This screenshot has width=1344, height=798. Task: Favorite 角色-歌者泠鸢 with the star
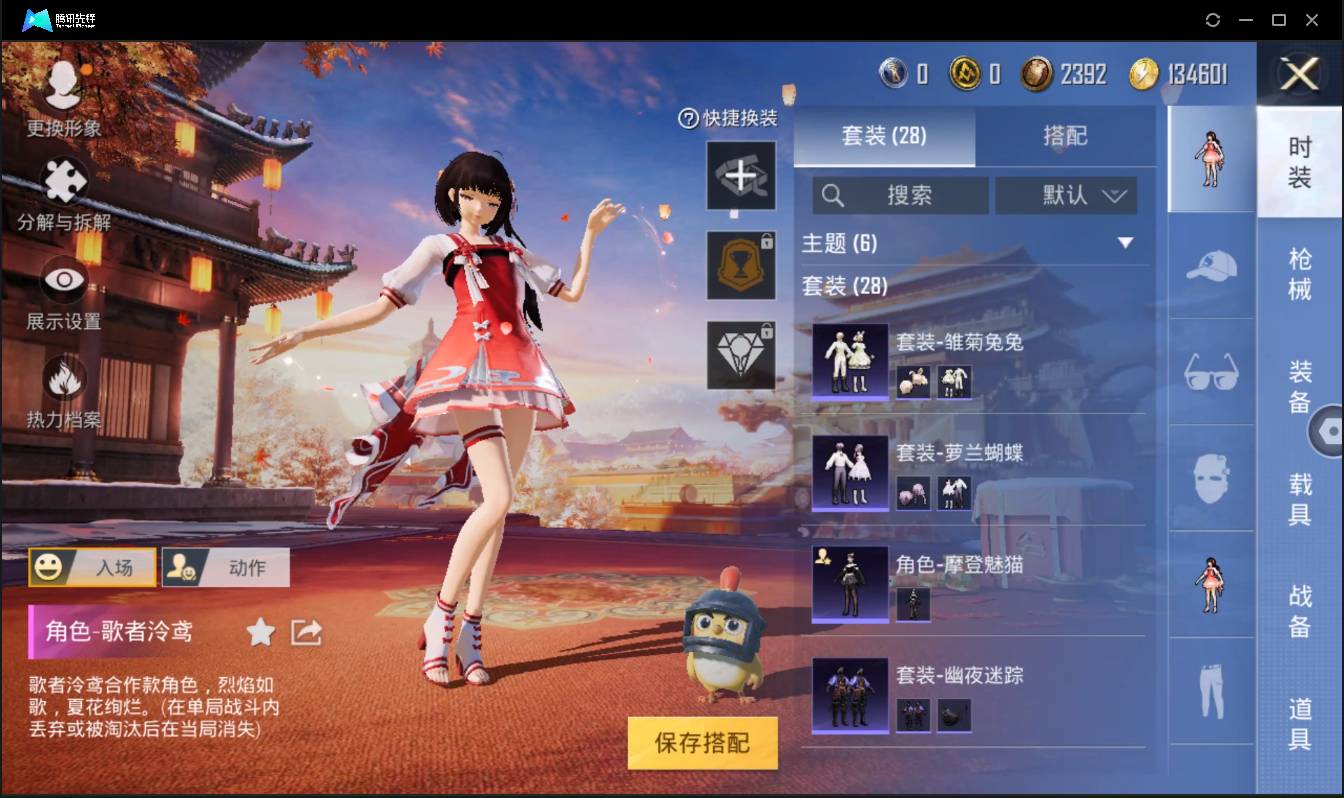point(260,632)
